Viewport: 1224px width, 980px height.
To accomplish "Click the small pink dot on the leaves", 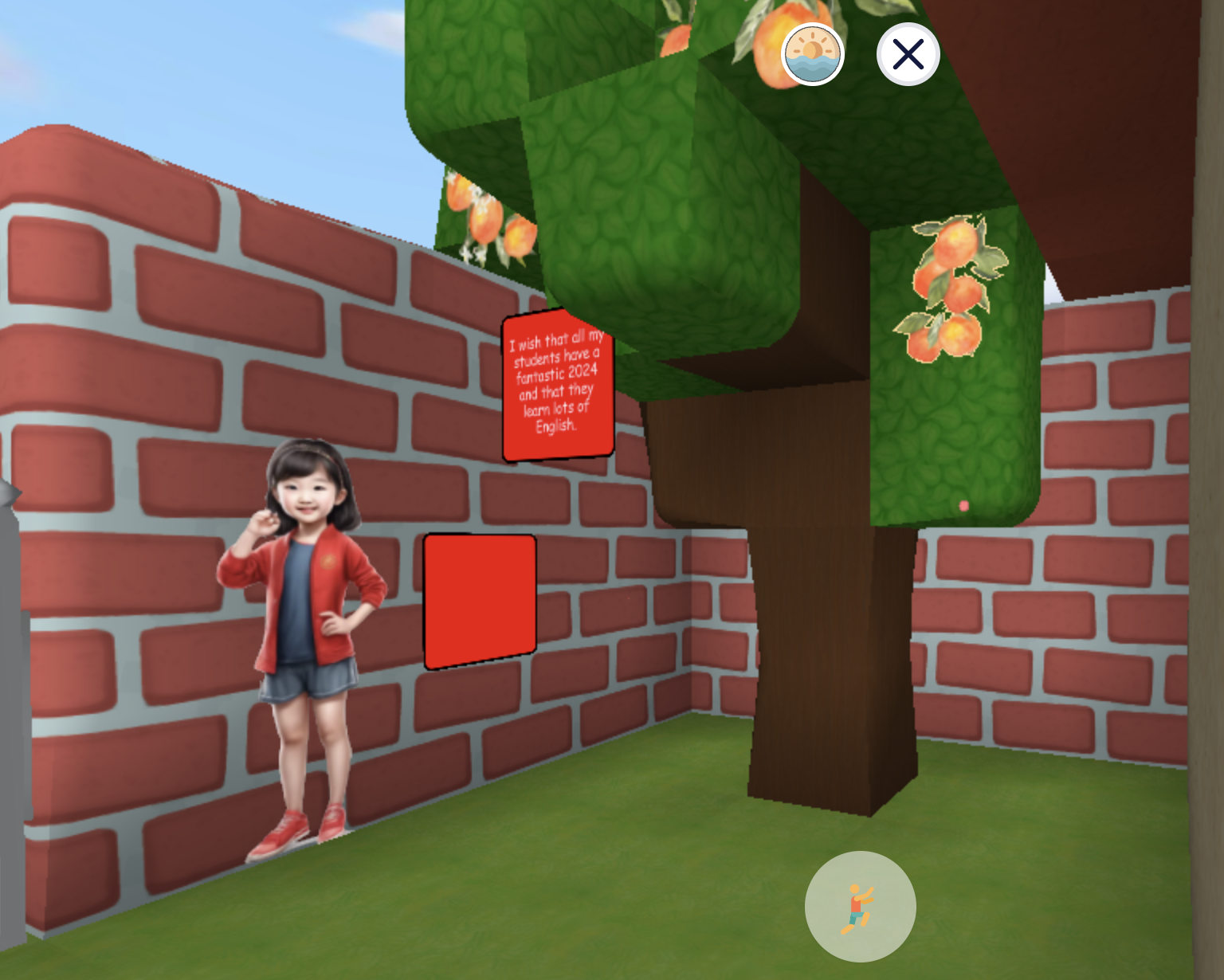I will point(965,504).
